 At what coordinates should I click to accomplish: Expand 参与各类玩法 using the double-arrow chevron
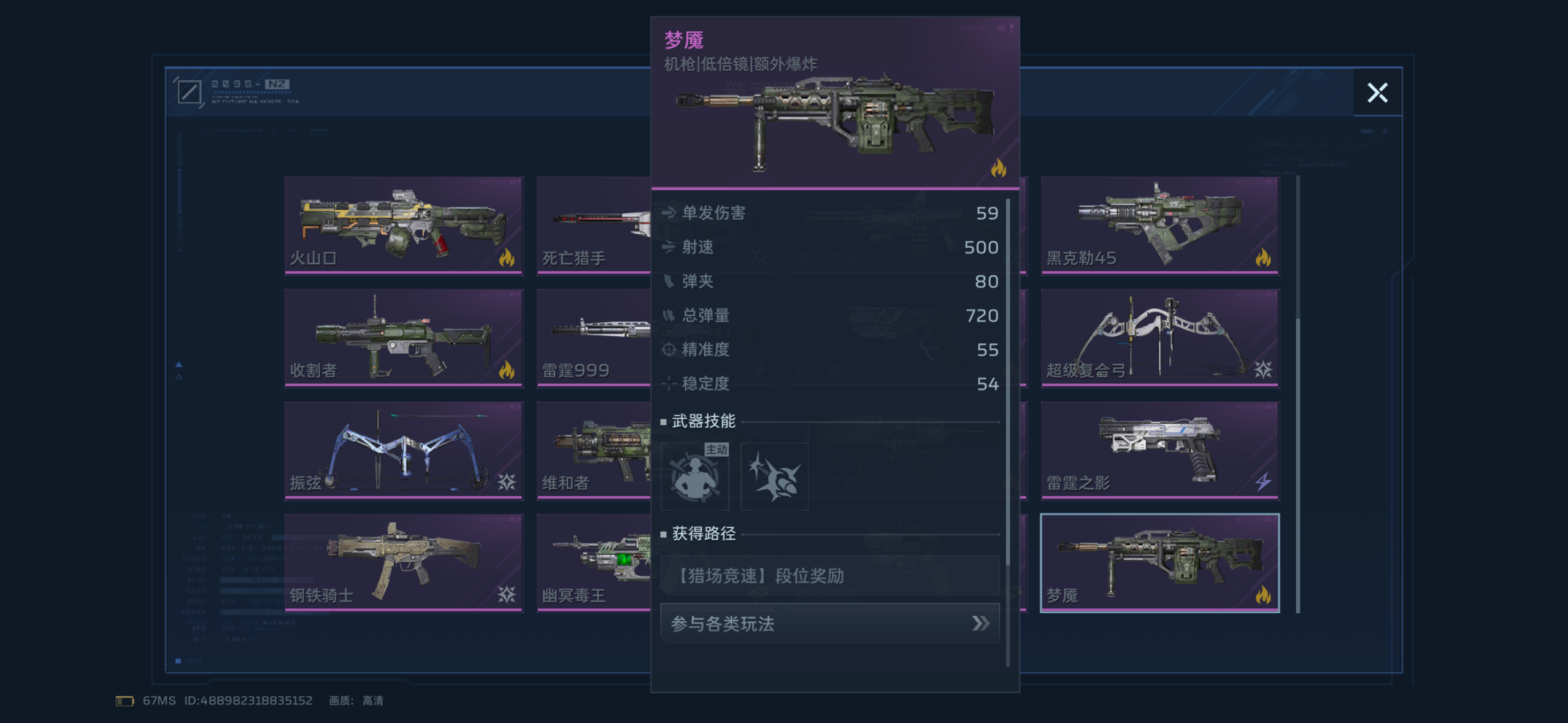coord(980,623)
